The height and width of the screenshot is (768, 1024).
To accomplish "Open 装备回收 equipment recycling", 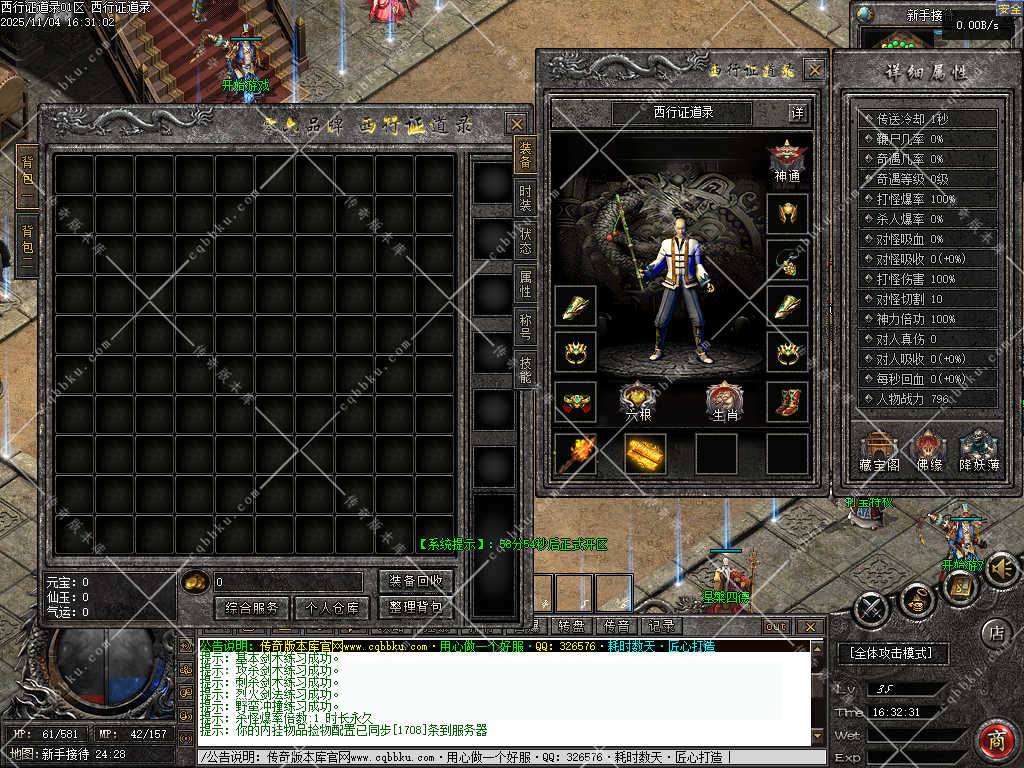I will coord(416,581).
